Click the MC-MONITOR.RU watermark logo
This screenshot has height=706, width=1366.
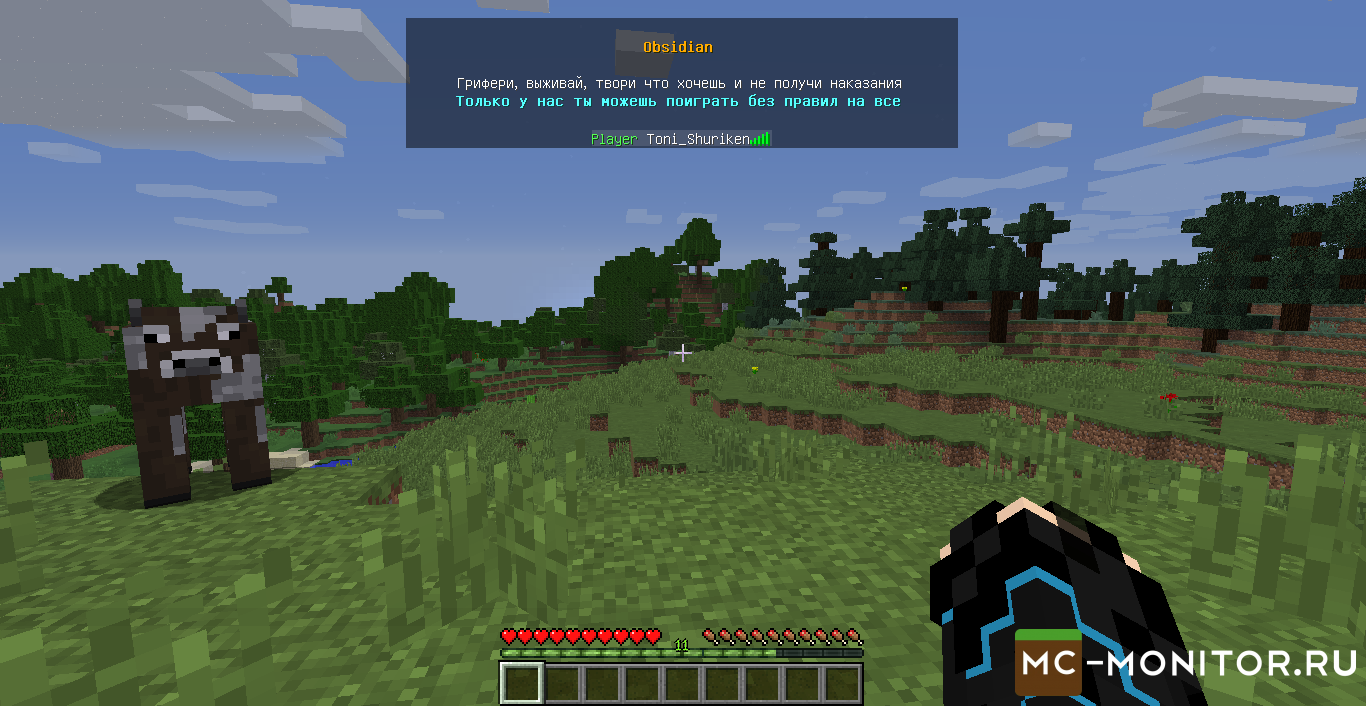pyautogui.click(x=1186, y=662)
